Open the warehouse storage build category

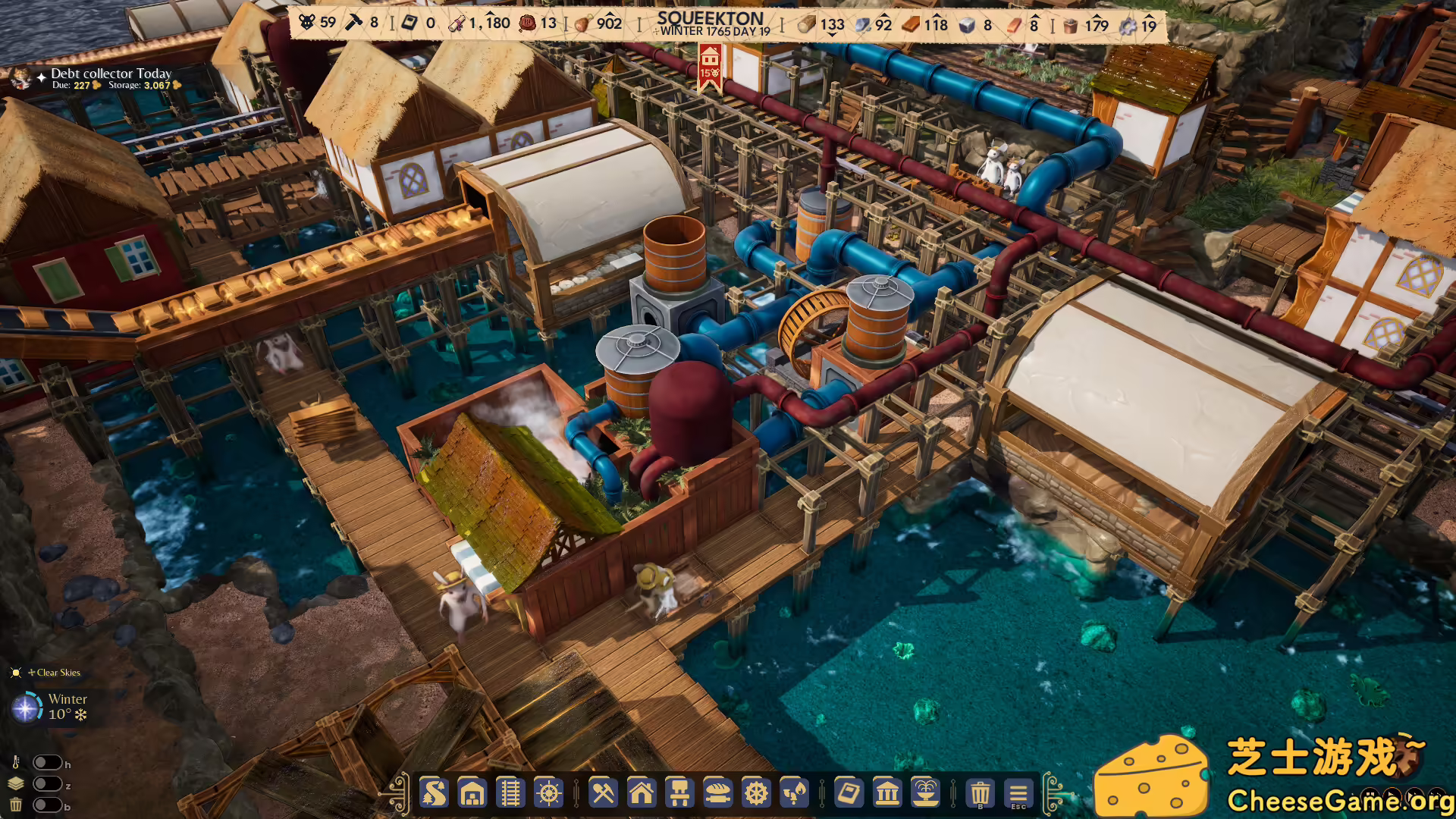click(472, 793)
